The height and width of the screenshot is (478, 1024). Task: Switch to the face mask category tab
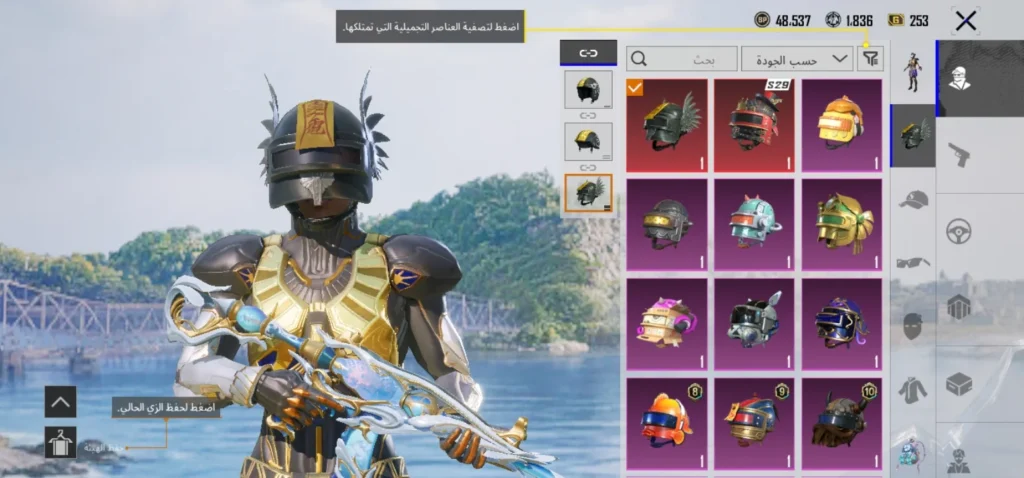pos(912,326)
